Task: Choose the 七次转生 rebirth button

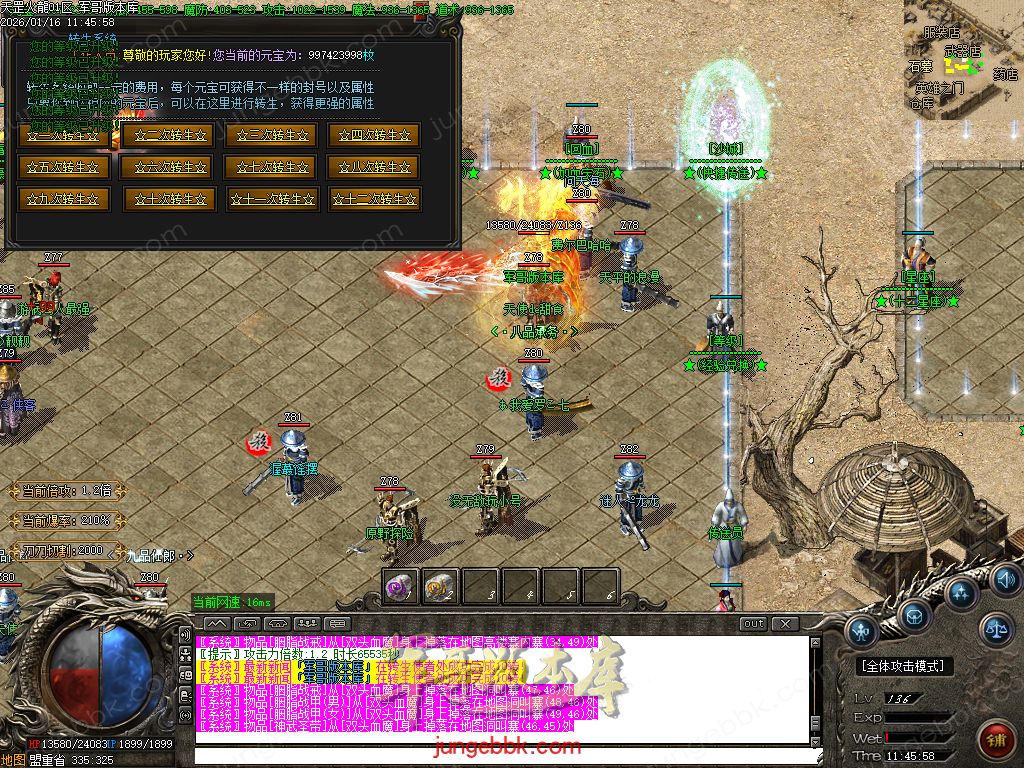Action: coord(270,167)
